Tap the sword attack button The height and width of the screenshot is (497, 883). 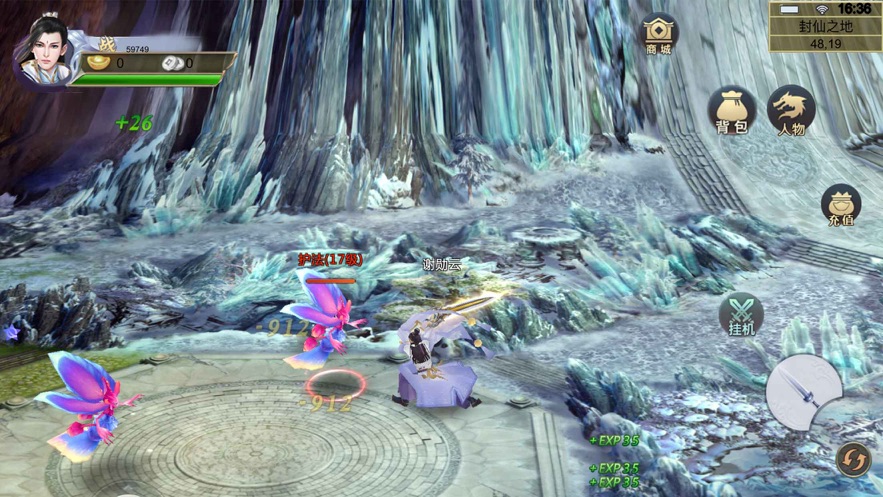pyautogui.click(x=804, y=391)
